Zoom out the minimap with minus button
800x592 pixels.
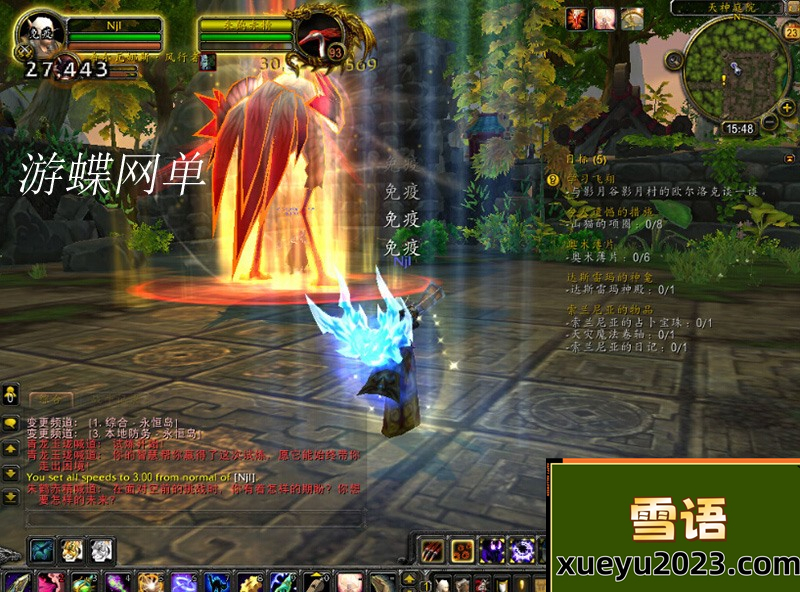tap(771, 121)
